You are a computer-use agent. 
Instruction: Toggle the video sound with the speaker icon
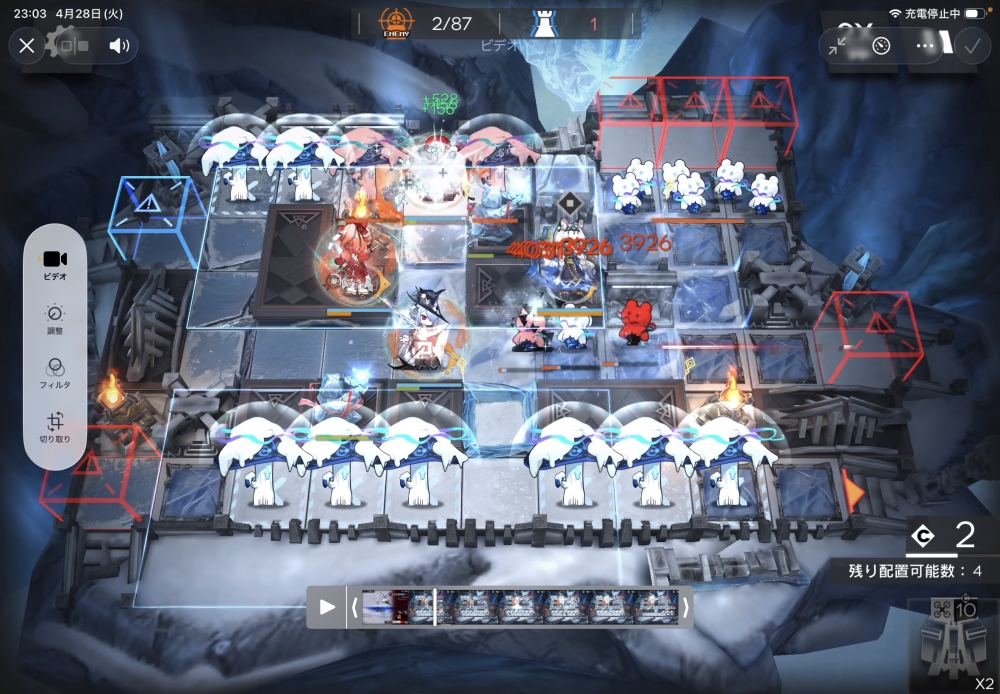click(119, 45)
